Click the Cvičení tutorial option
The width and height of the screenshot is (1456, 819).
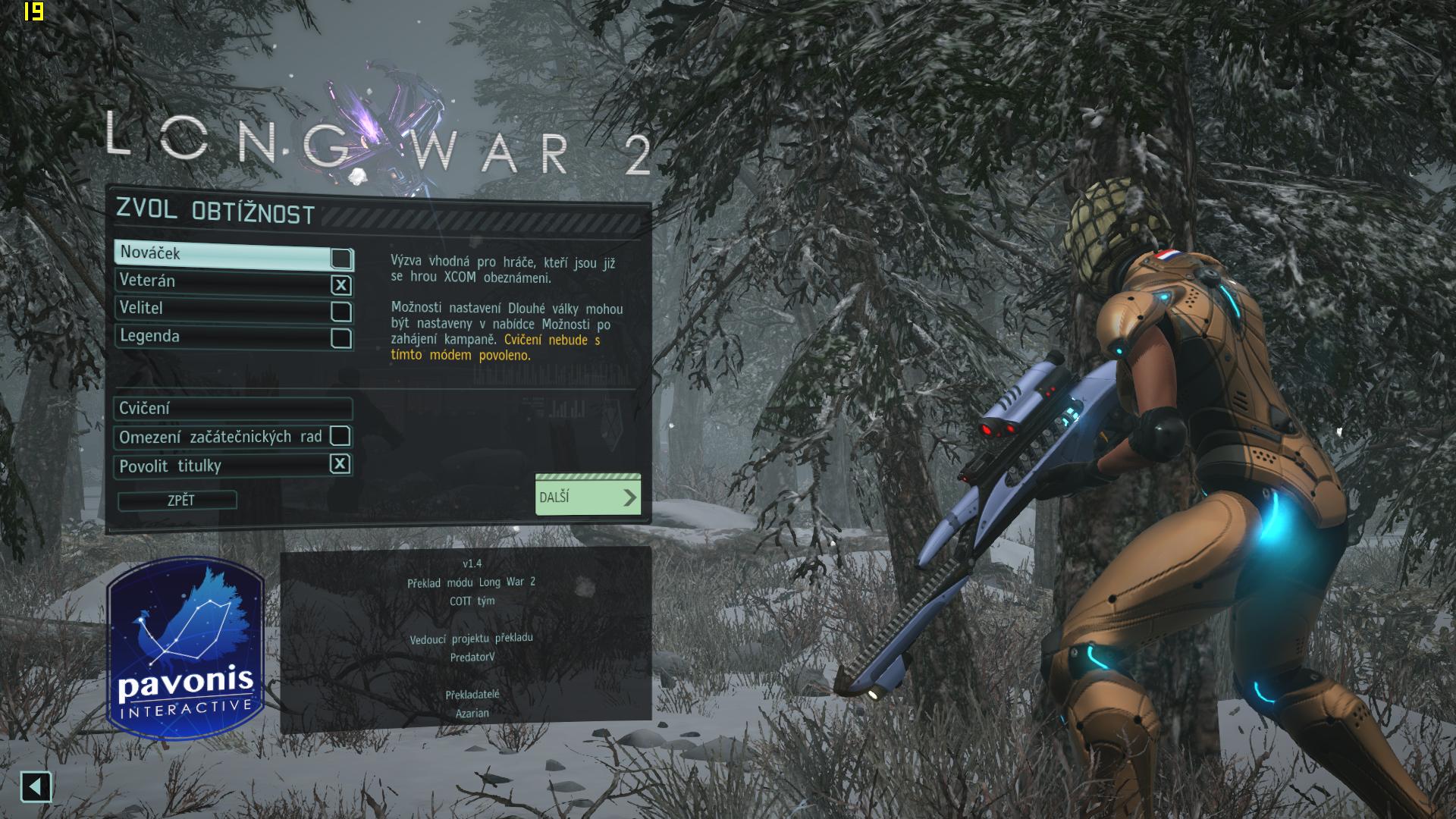pyautogui.click(x=234, y=409)
